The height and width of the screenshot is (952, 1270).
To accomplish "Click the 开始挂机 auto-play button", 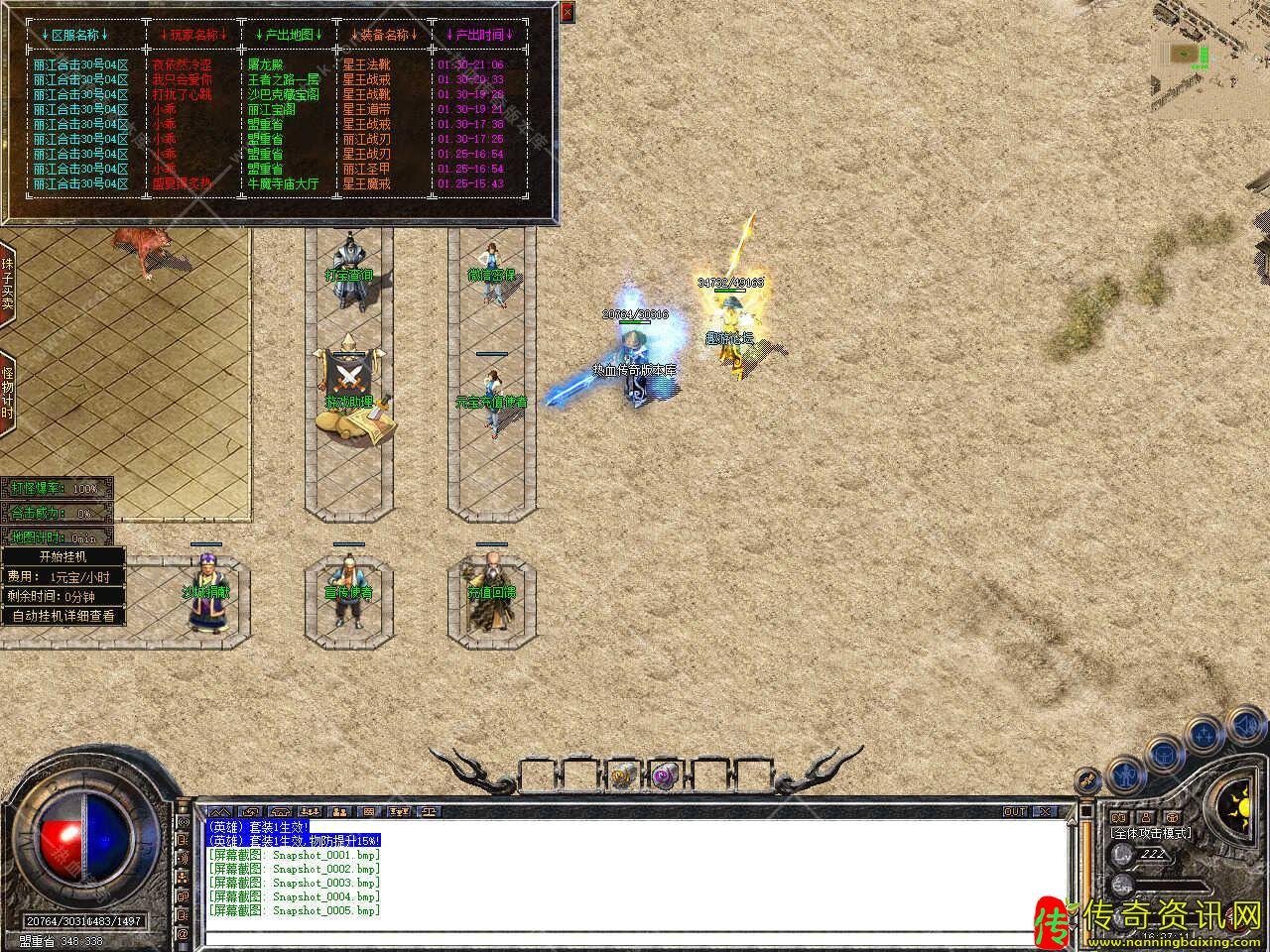I will tap(63, 557).
